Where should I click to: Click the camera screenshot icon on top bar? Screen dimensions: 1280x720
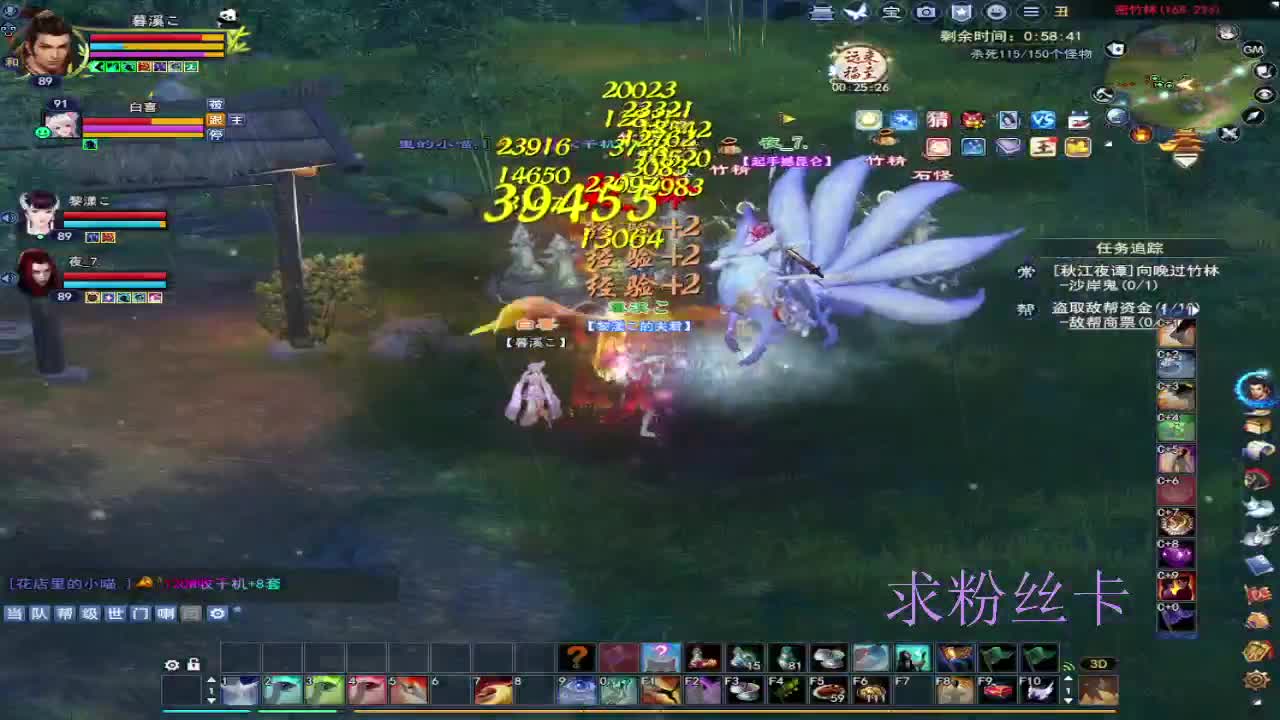[925, 11]
